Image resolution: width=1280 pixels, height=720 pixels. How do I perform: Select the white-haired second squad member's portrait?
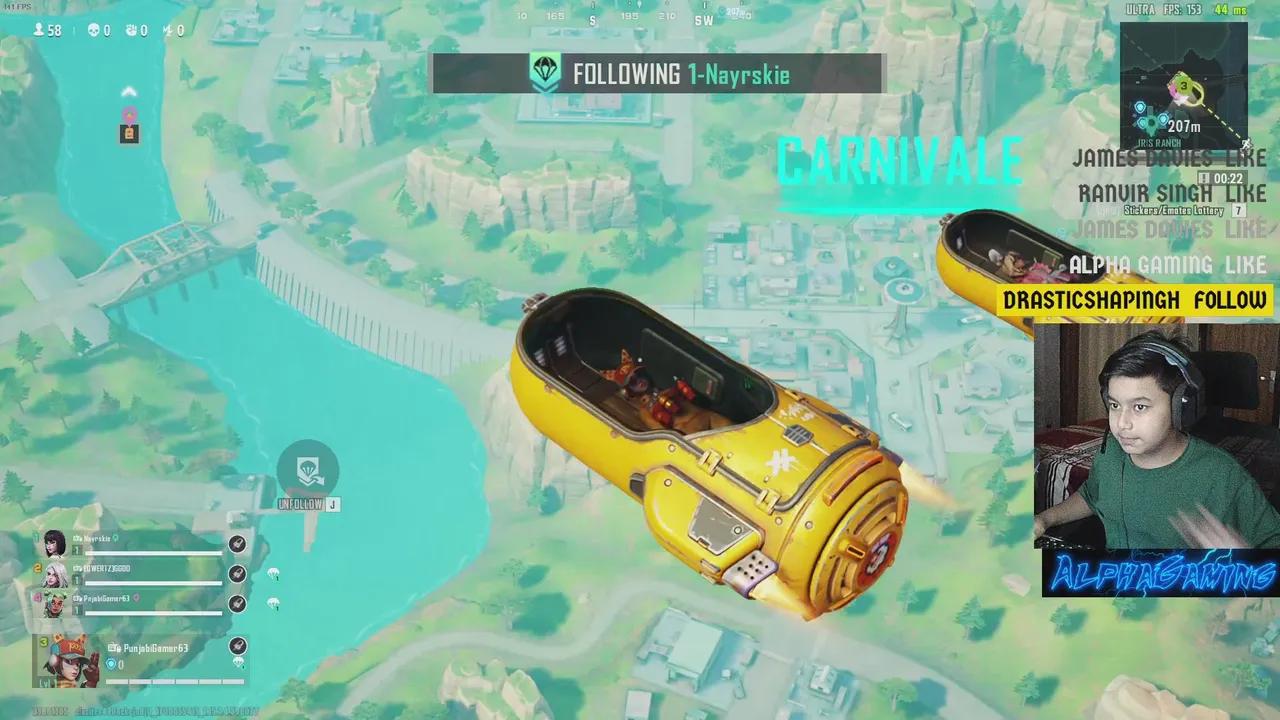(x=54, y=574)
